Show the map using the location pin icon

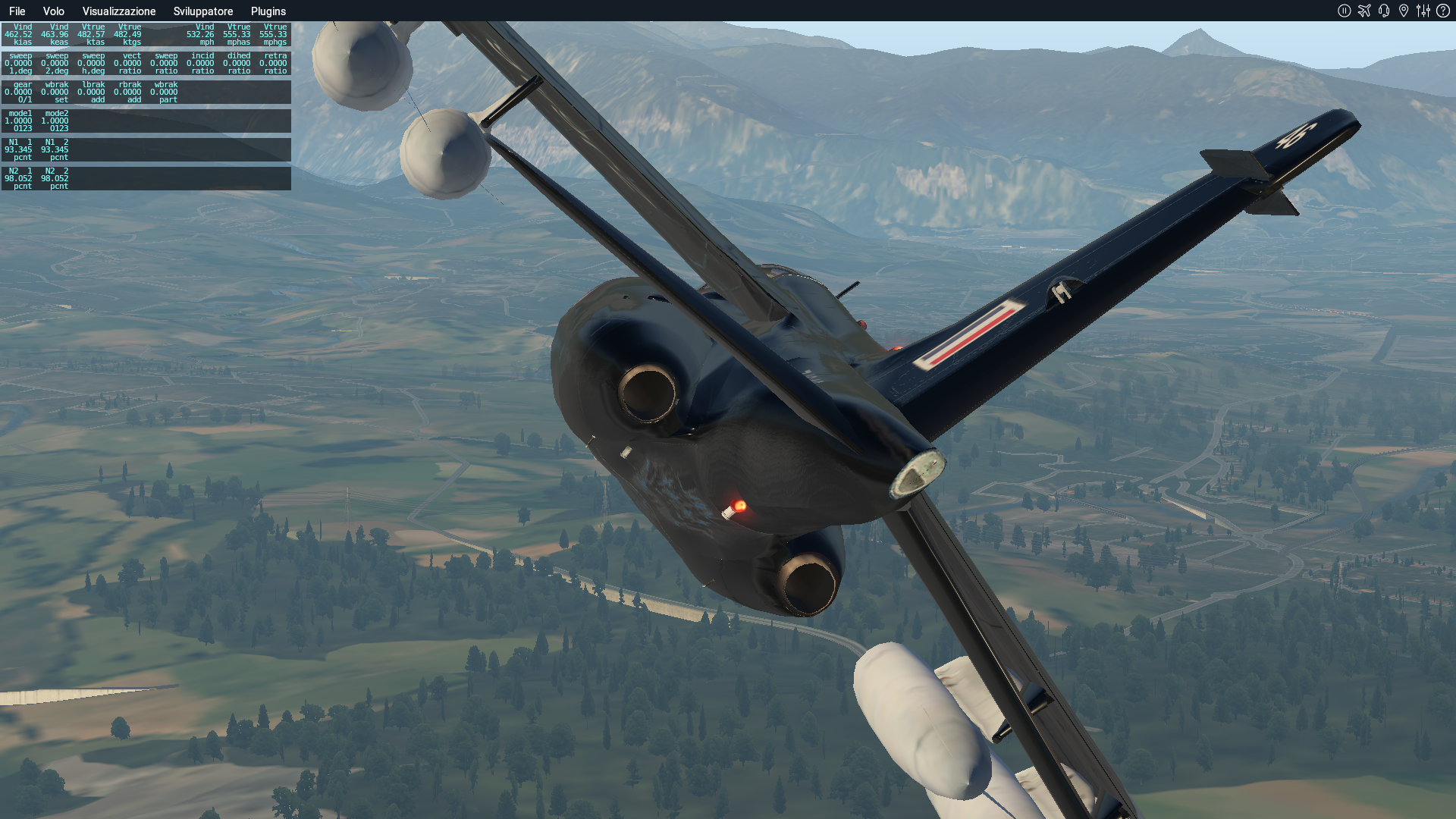tap(1404, 11)
